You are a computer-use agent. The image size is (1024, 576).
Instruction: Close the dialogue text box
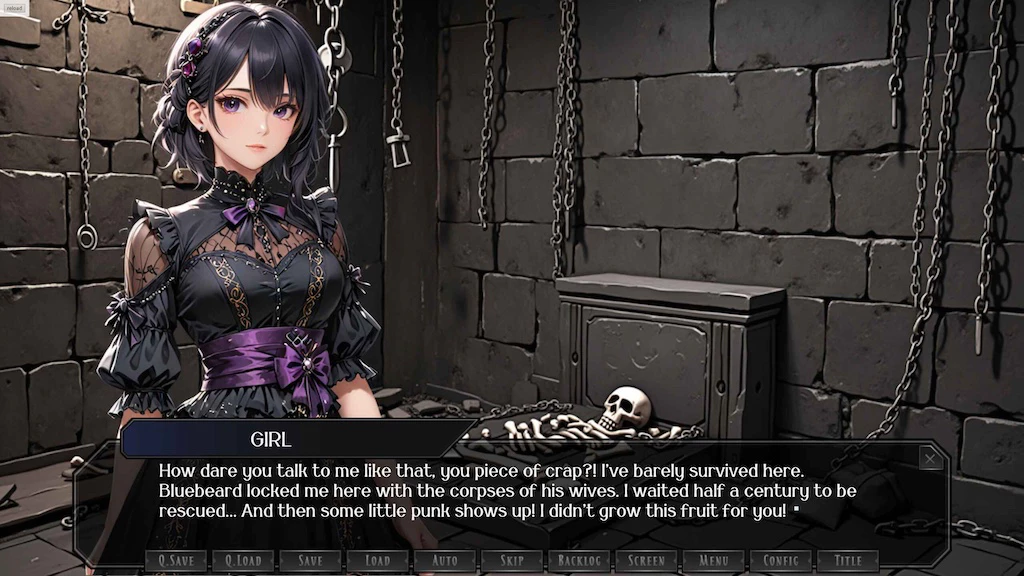[x=930, y=458]
